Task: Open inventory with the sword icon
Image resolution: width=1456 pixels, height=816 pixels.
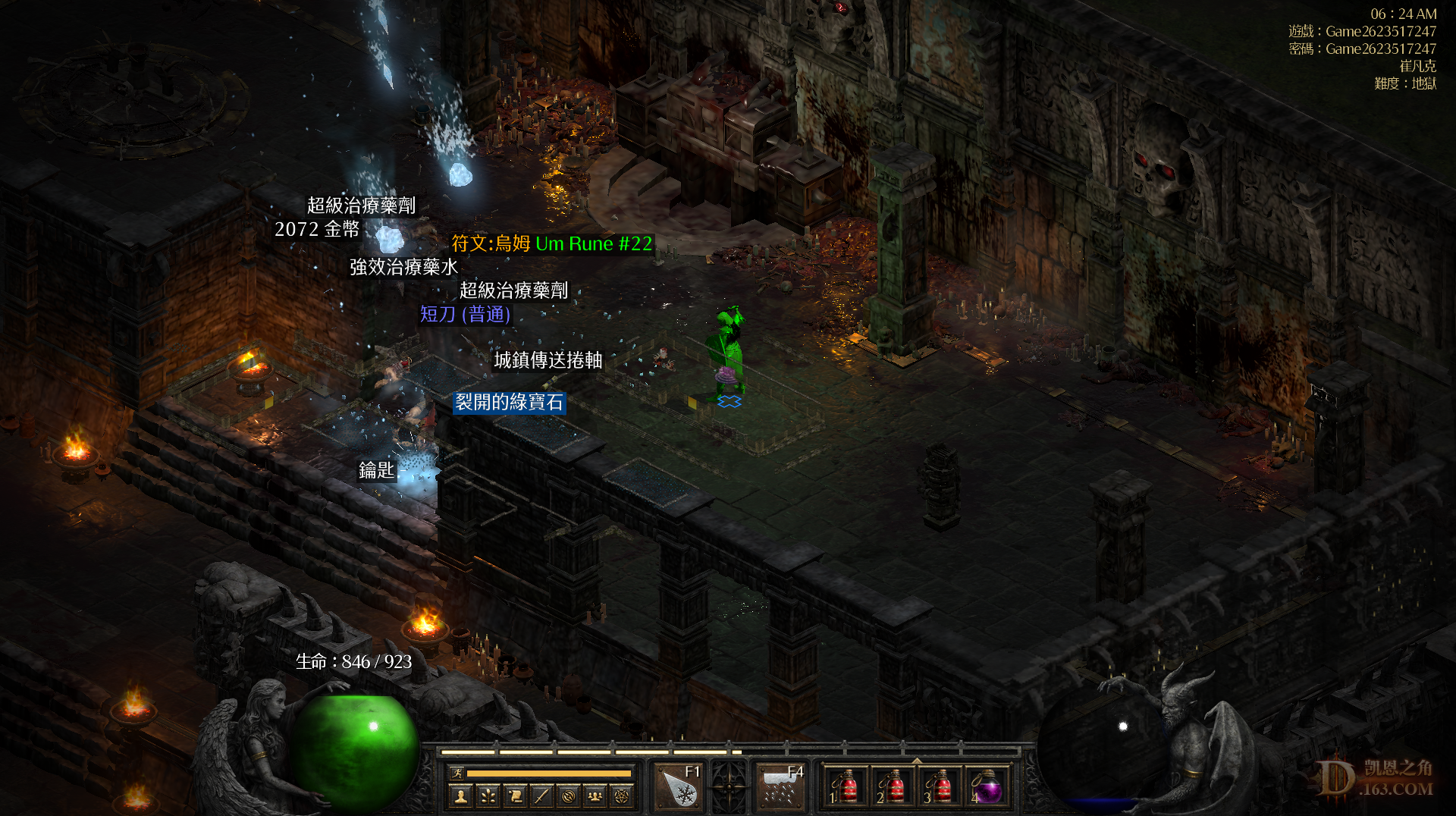Action: tap(541, 796)
